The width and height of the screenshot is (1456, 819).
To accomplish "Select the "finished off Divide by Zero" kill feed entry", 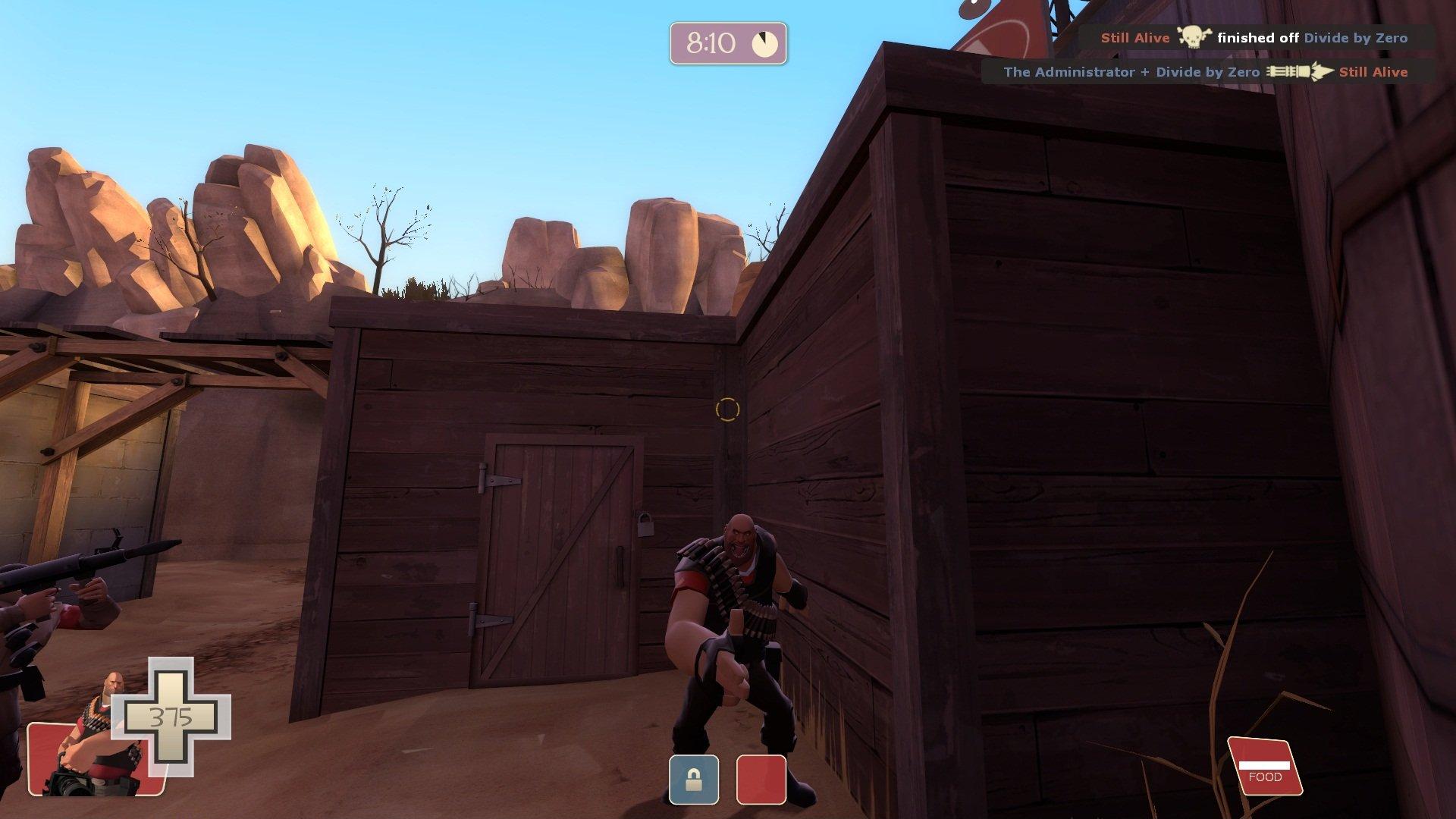I will pos(1254,37).
